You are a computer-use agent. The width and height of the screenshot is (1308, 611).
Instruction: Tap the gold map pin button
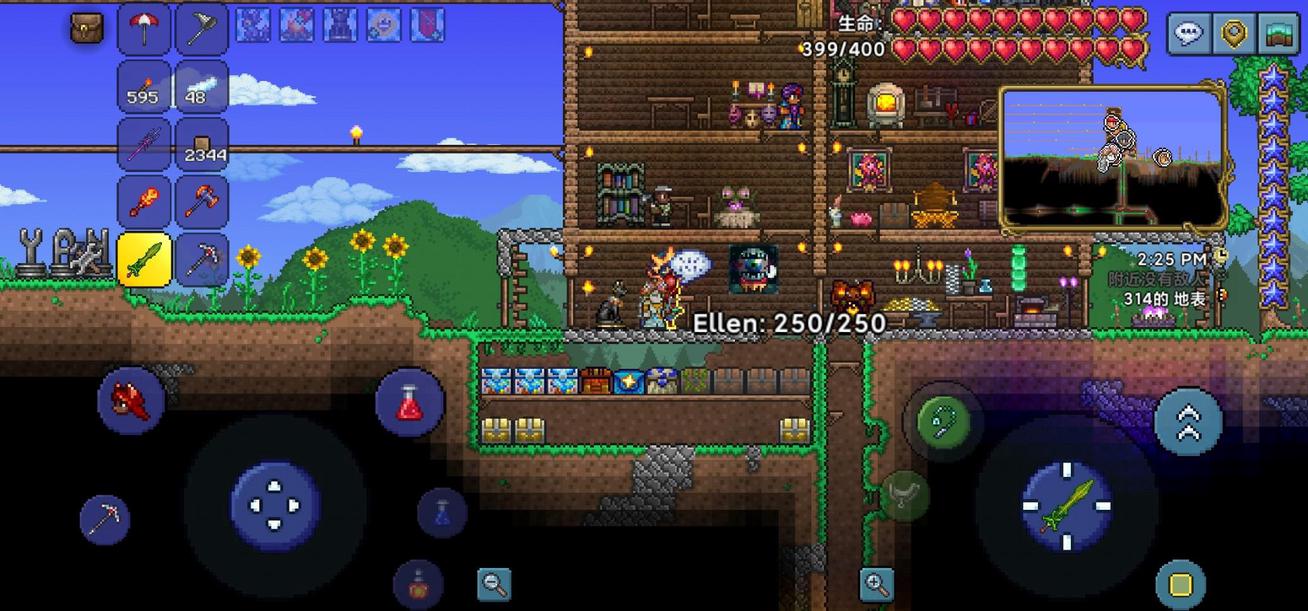tap(1234, 34)
